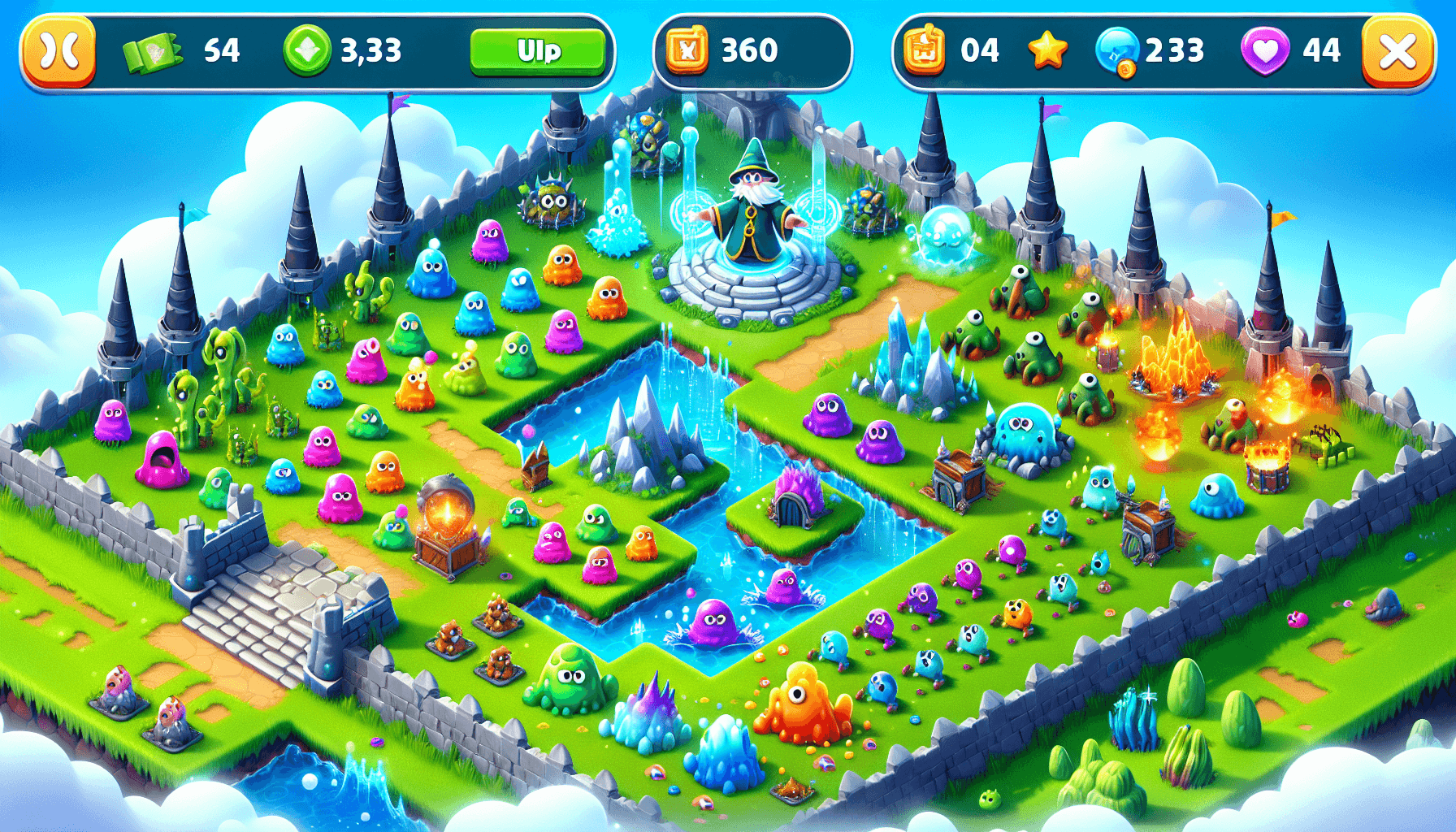This screenshot has height=832, width=1456.
Task: Dismiss the HUD with the orange X button
Action: tap(1399, 50)
